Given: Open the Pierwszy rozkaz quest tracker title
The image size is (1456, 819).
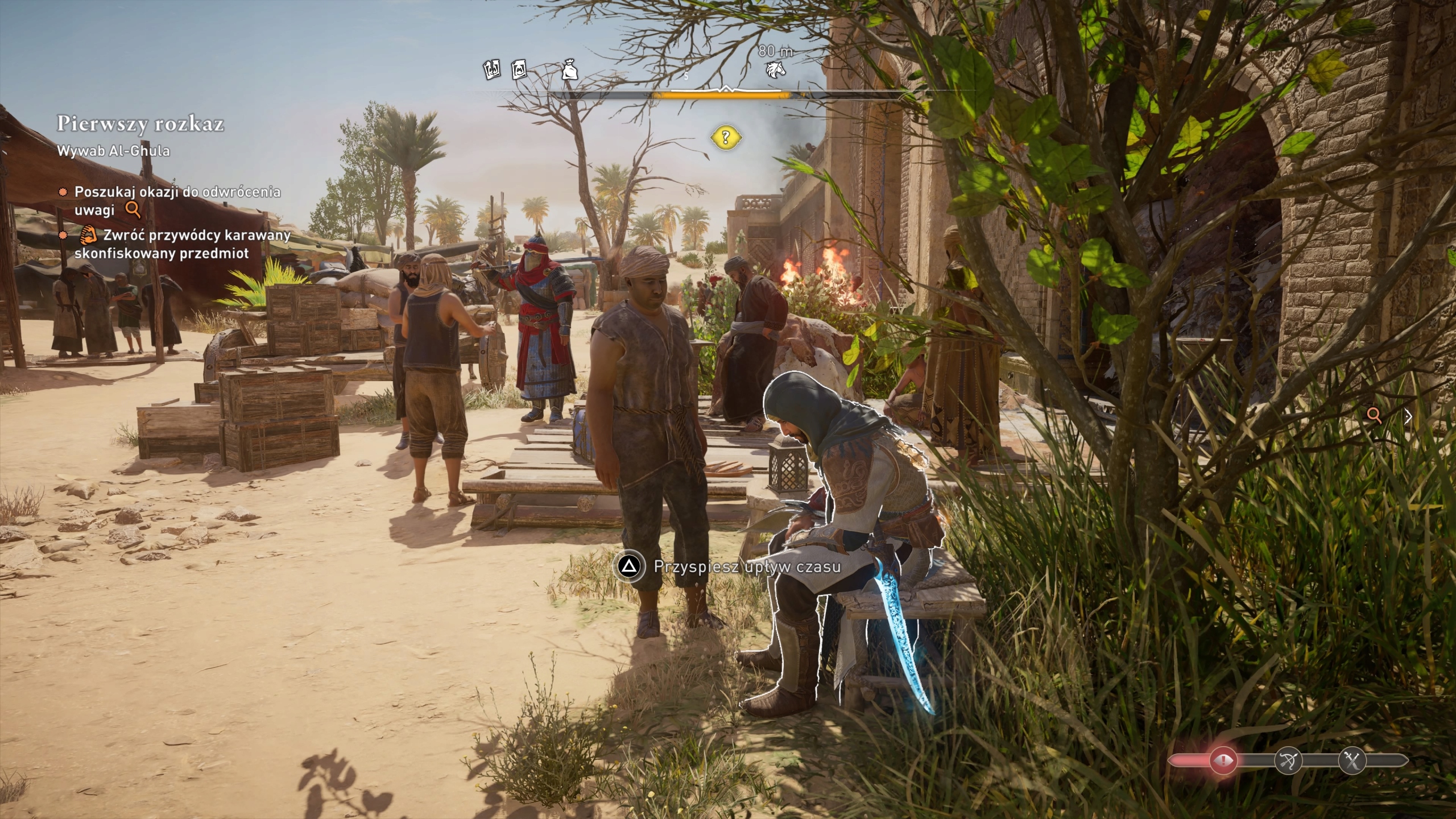Looking at the screenshot, I should point(140,124).
